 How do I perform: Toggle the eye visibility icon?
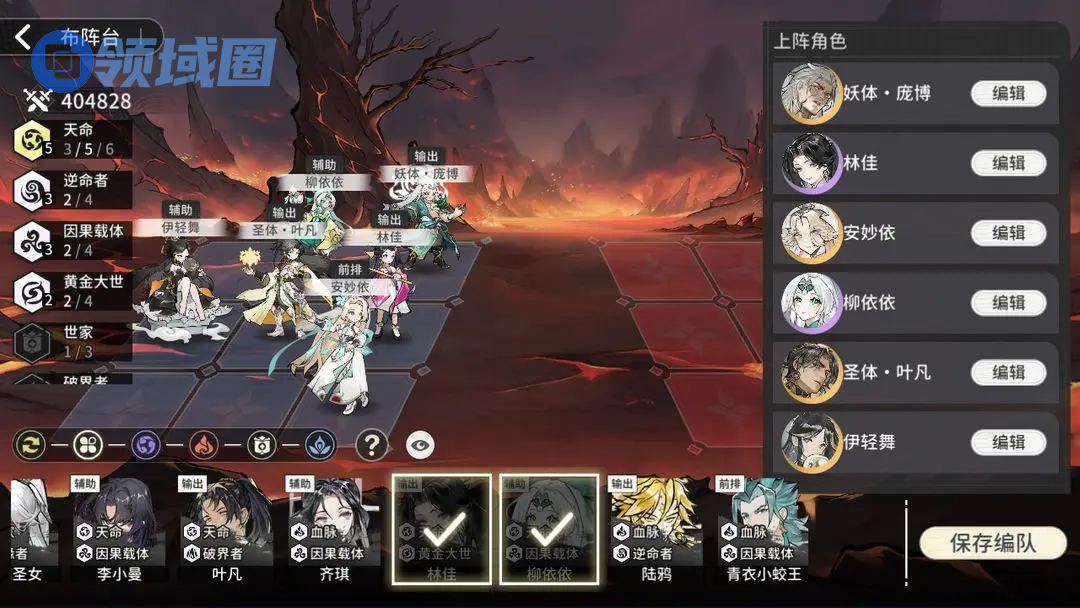pyautogui.click(x=420, y=444)
